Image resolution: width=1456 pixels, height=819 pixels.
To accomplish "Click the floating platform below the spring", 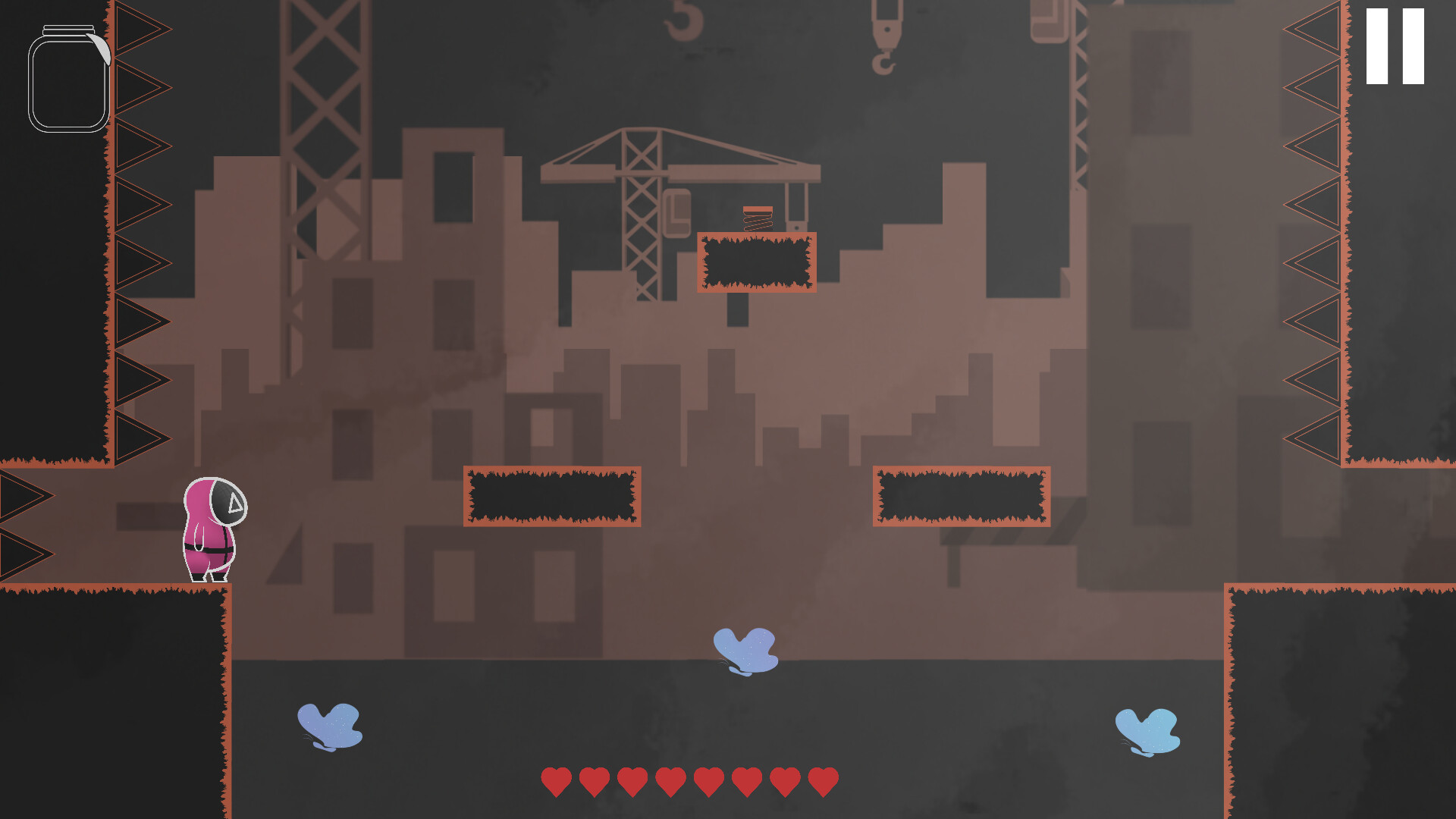I will 755,263.
